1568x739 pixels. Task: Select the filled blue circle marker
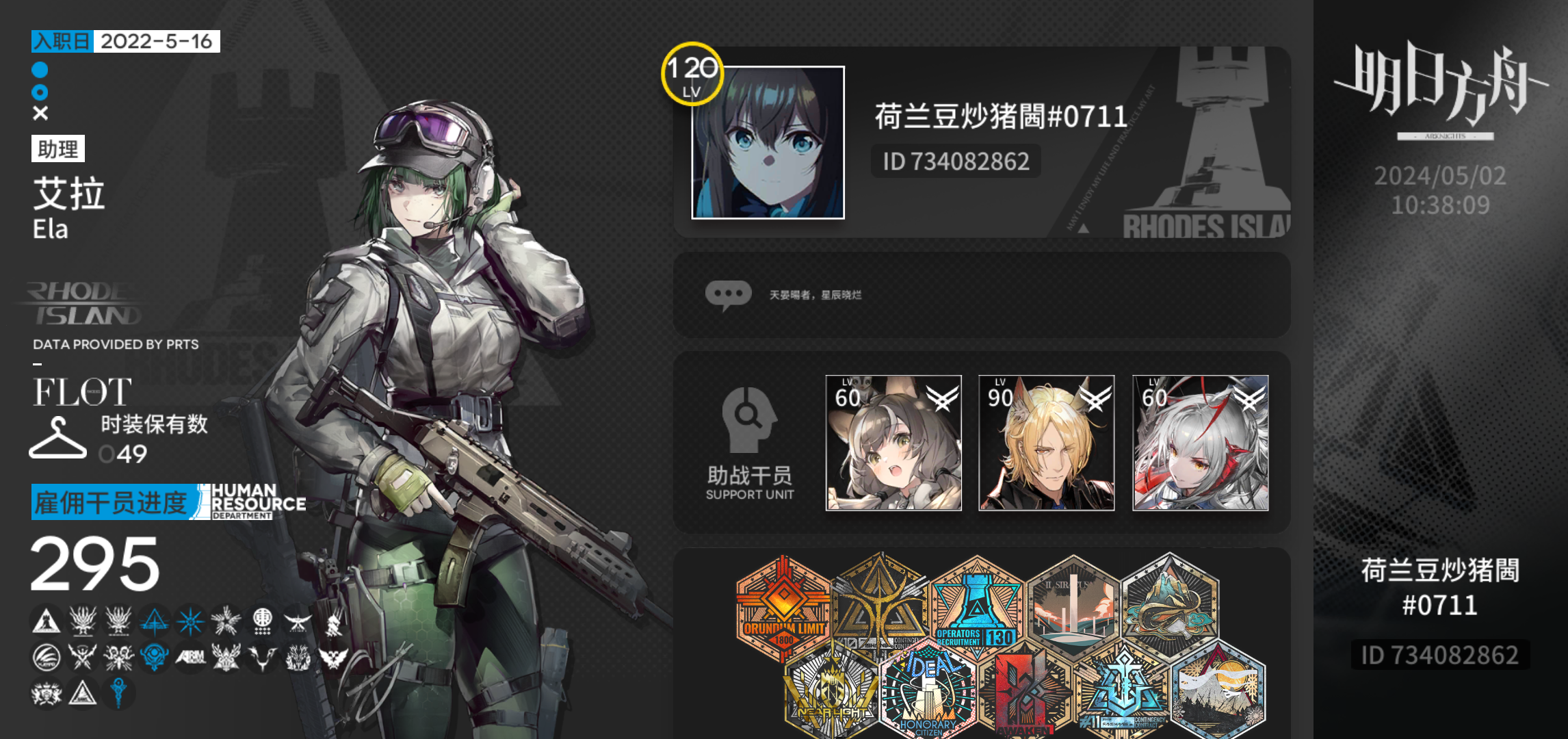[40, 69]
